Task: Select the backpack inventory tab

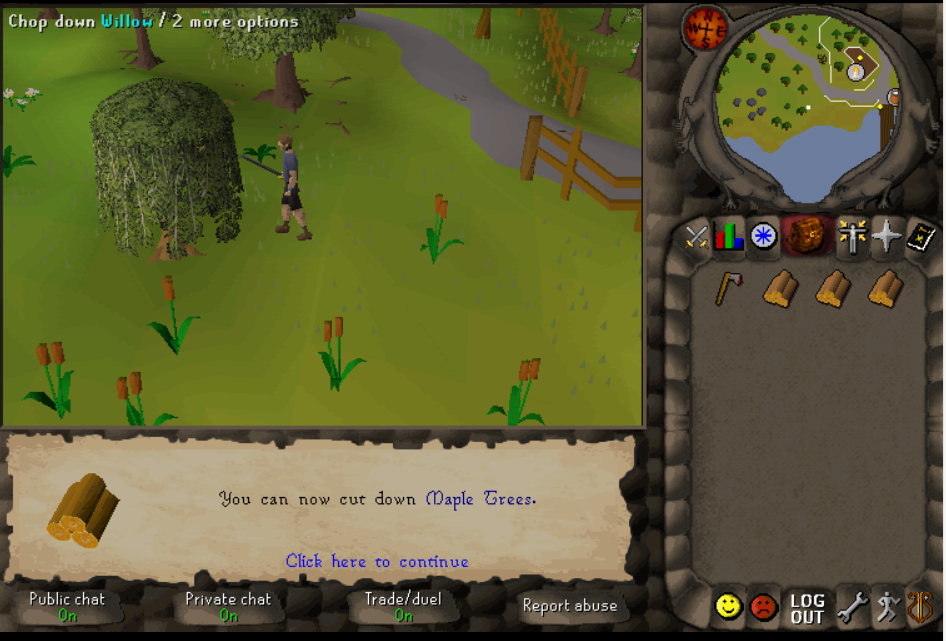Action: pos(803,236)
